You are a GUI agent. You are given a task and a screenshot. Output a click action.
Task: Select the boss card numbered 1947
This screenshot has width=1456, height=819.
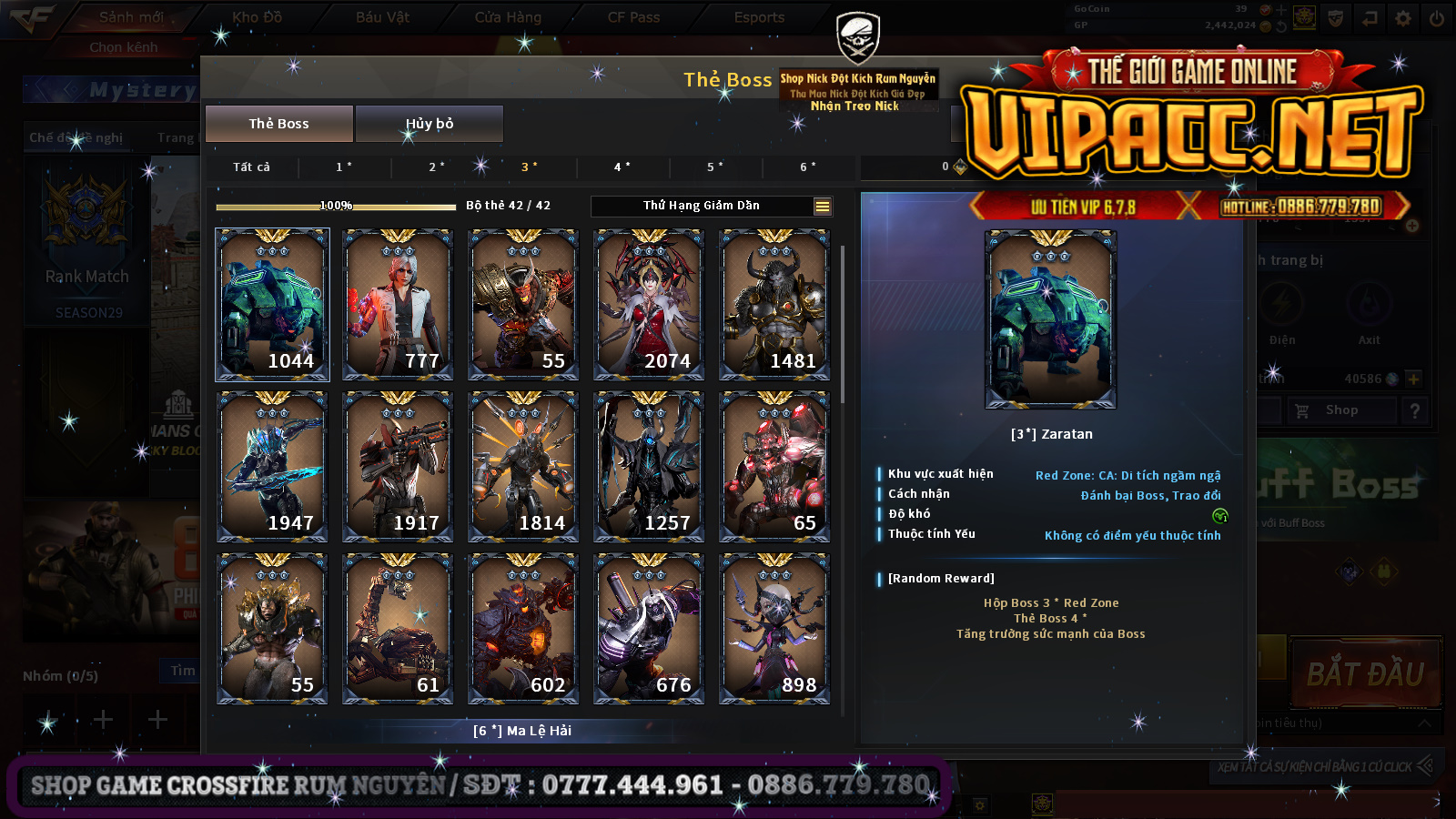coord(272,466)
